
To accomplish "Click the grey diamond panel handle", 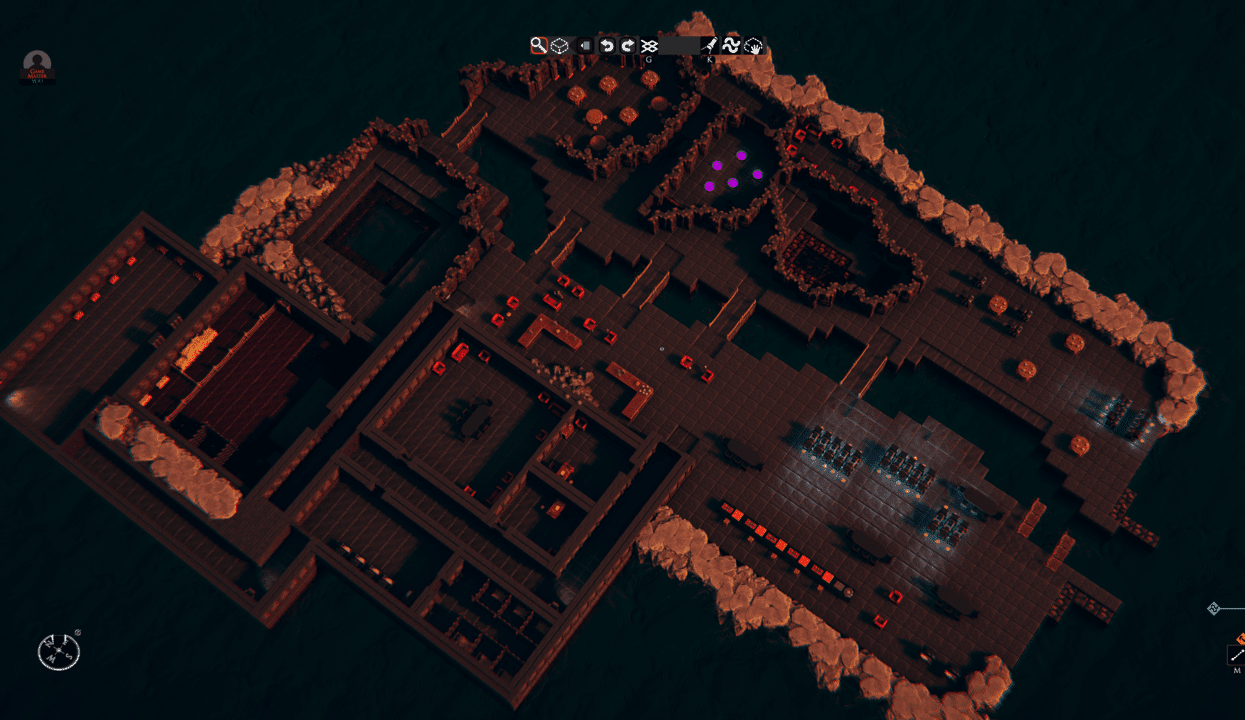I will click(1214, 608).
